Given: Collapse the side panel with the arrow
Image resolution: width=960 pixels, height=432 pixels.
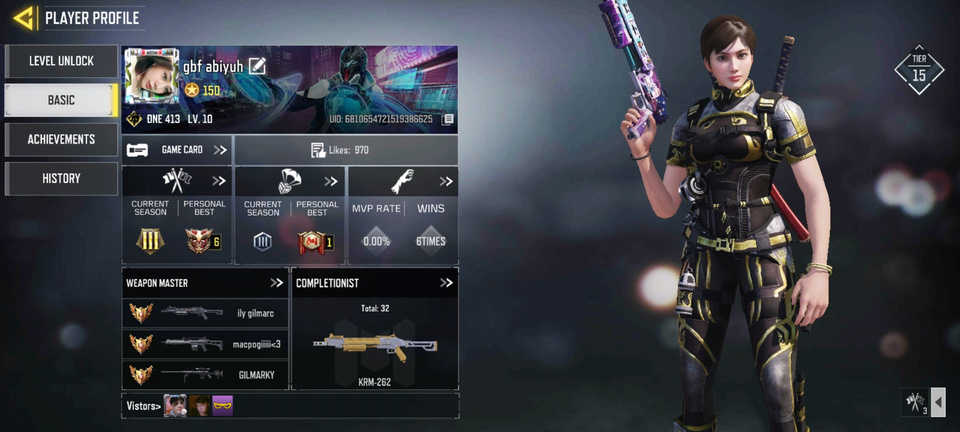Looking at the screenshot, I should [x=938, y=402].
